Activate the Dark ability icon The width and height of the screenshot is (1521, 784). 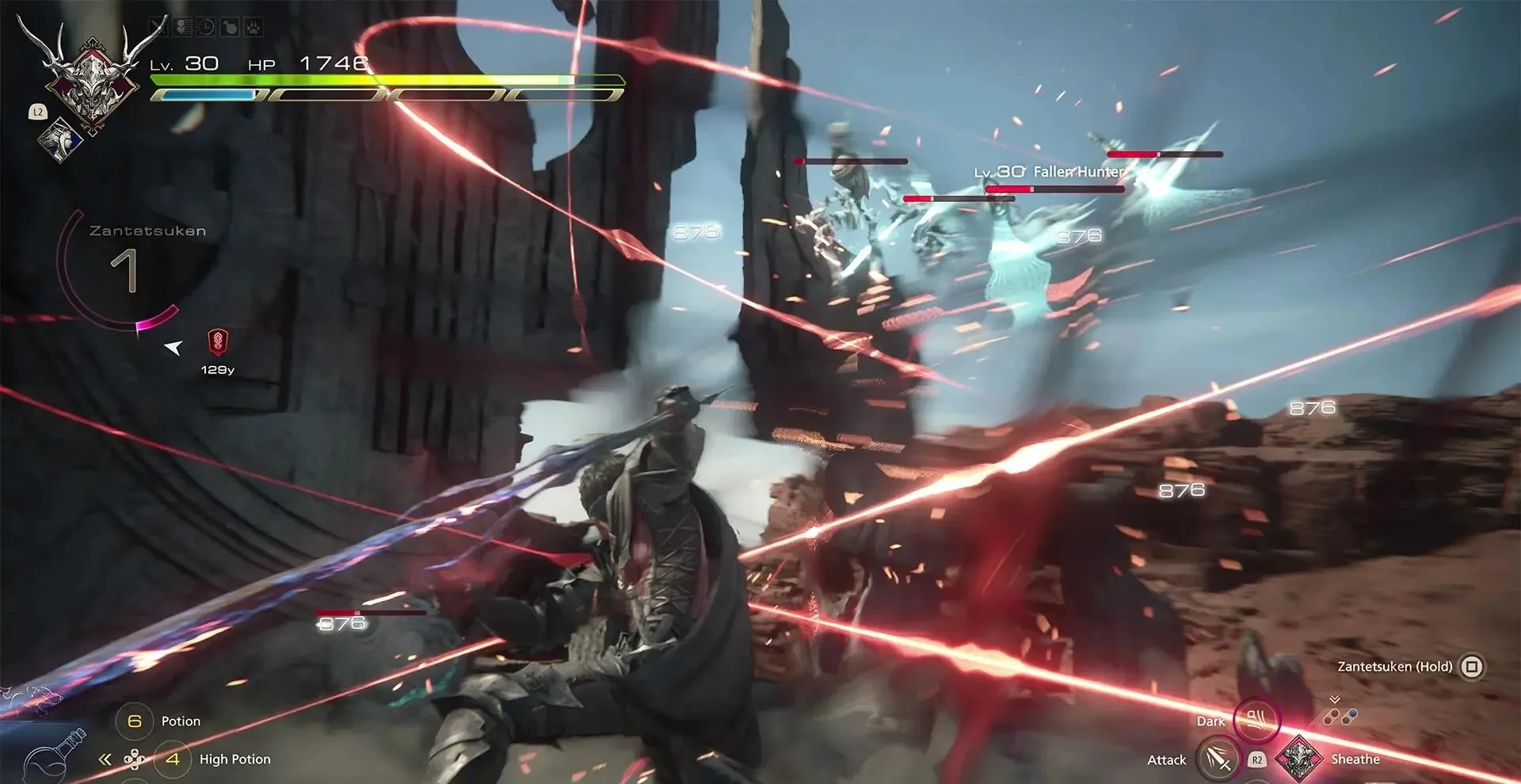click(x=1256, y=719)
